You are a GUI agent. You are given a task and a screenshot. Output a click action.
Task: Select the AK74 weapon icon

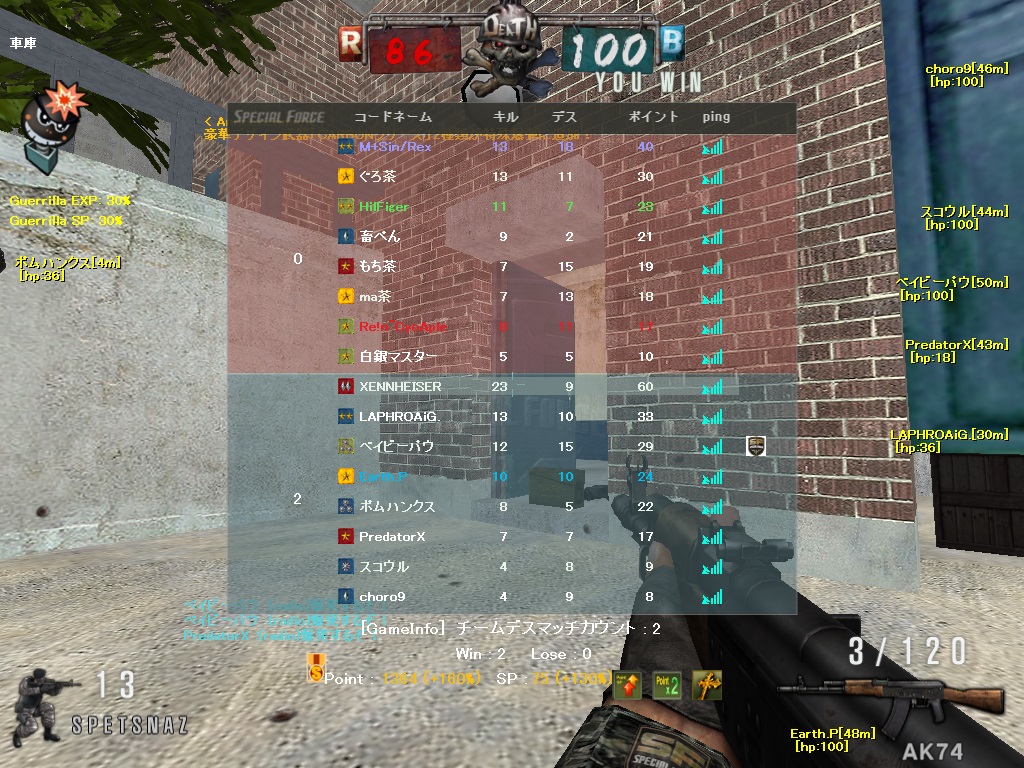coord(890,695)
